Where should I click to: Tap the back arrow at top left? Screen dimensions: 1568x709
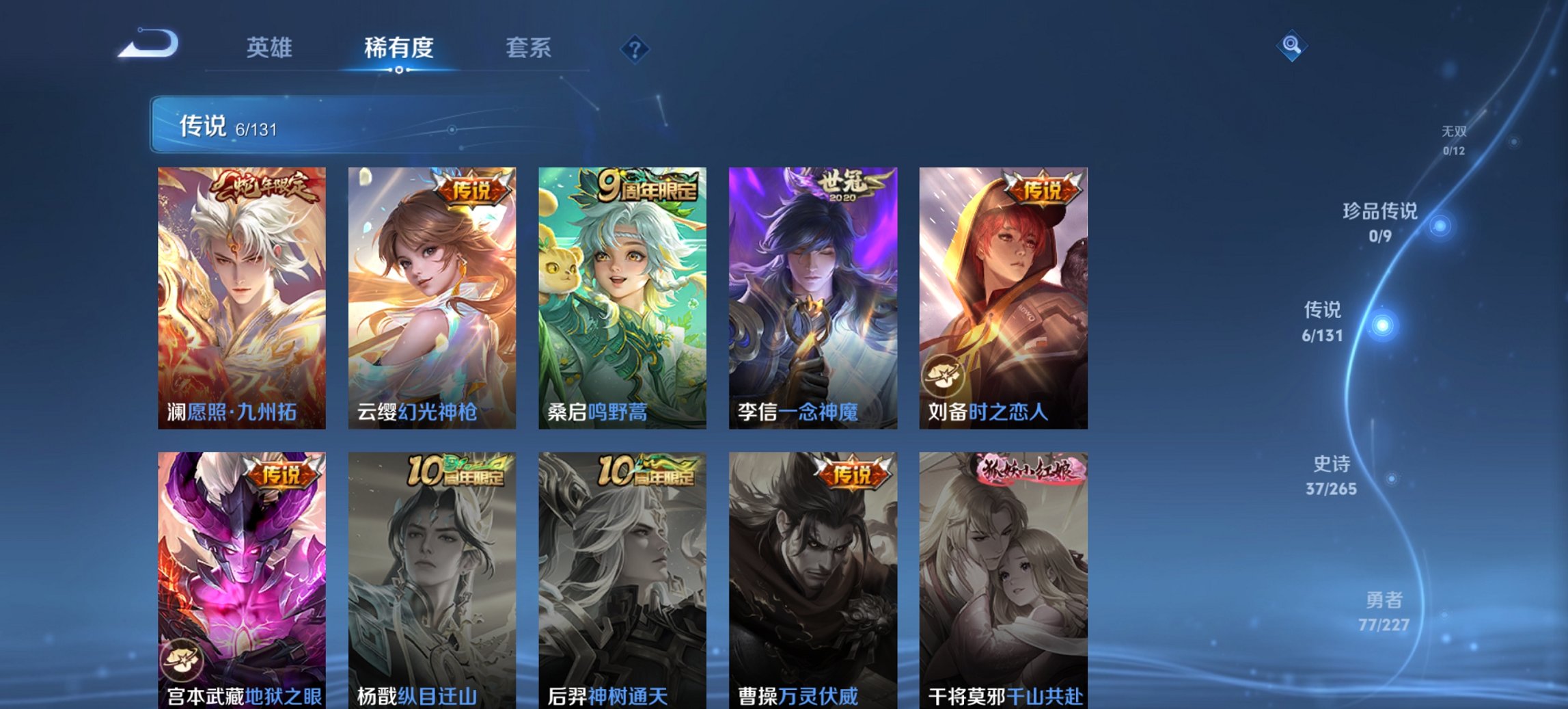(x=145, y=43)
